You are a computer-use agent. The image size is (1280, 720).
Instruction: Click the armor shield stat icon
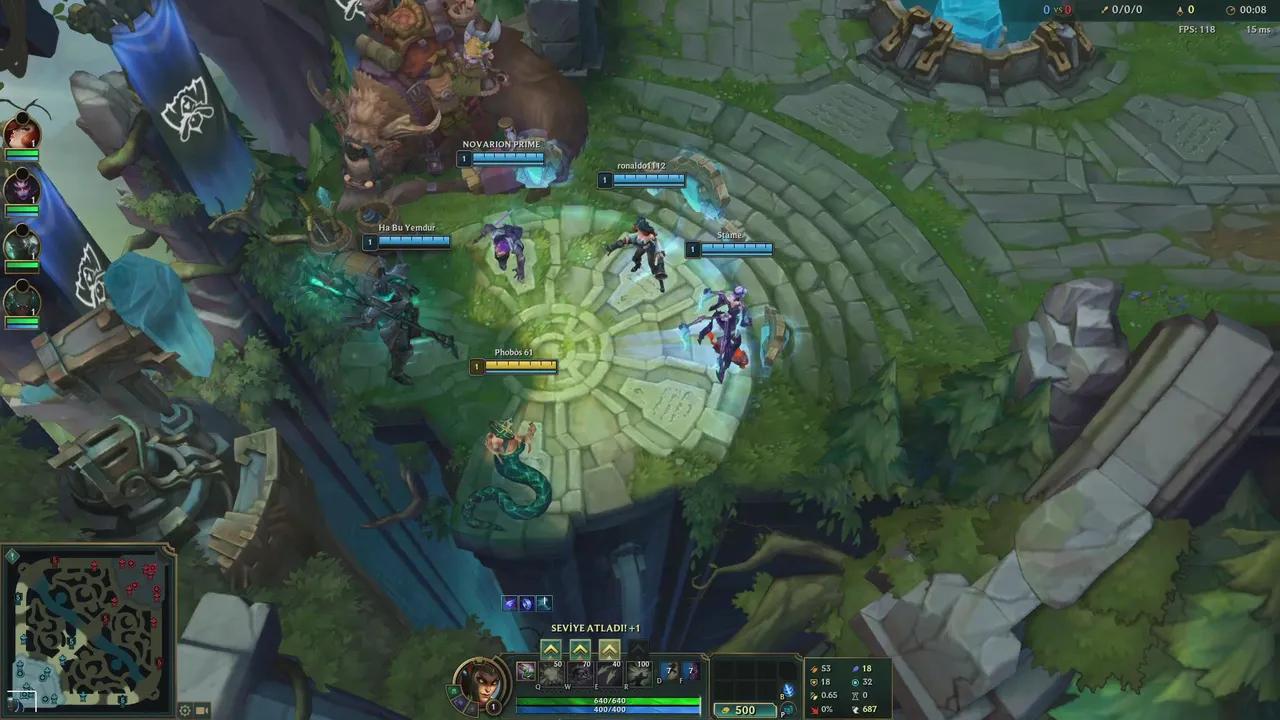tap(813, 682)
